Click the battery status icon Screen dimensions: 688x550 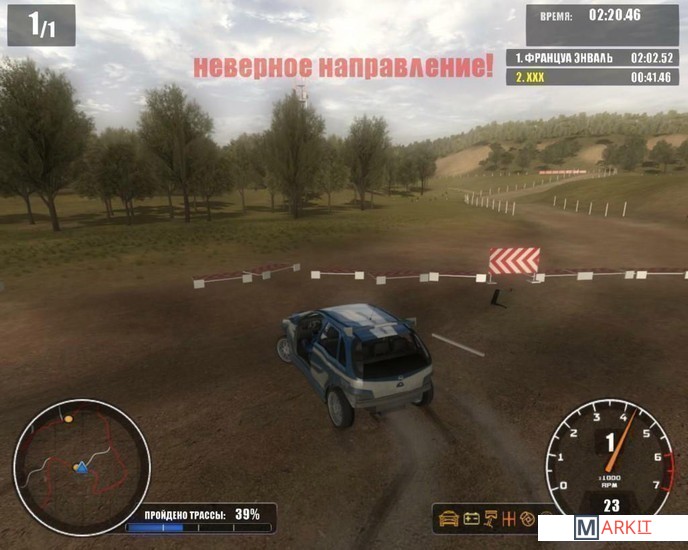click(x=470, y=519)
